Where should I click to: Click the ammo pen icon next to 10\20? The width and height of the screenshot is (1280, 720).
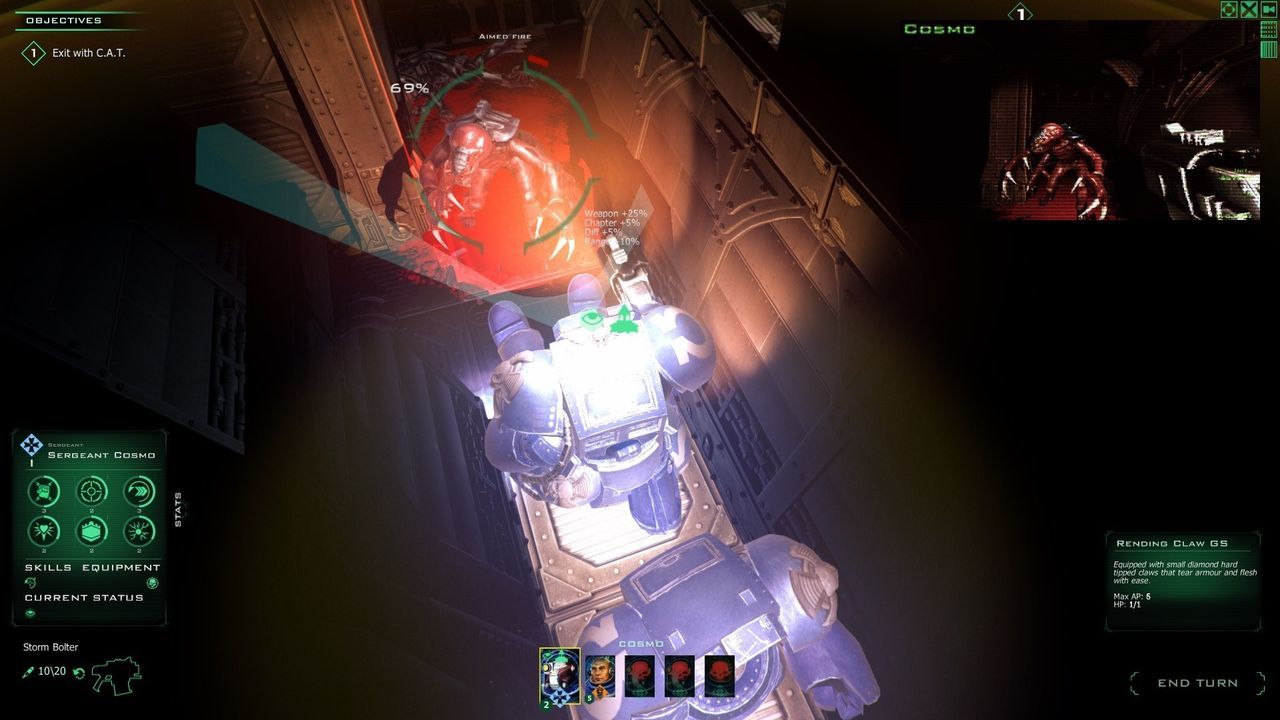pyautogui.click(x=27, y=671)
